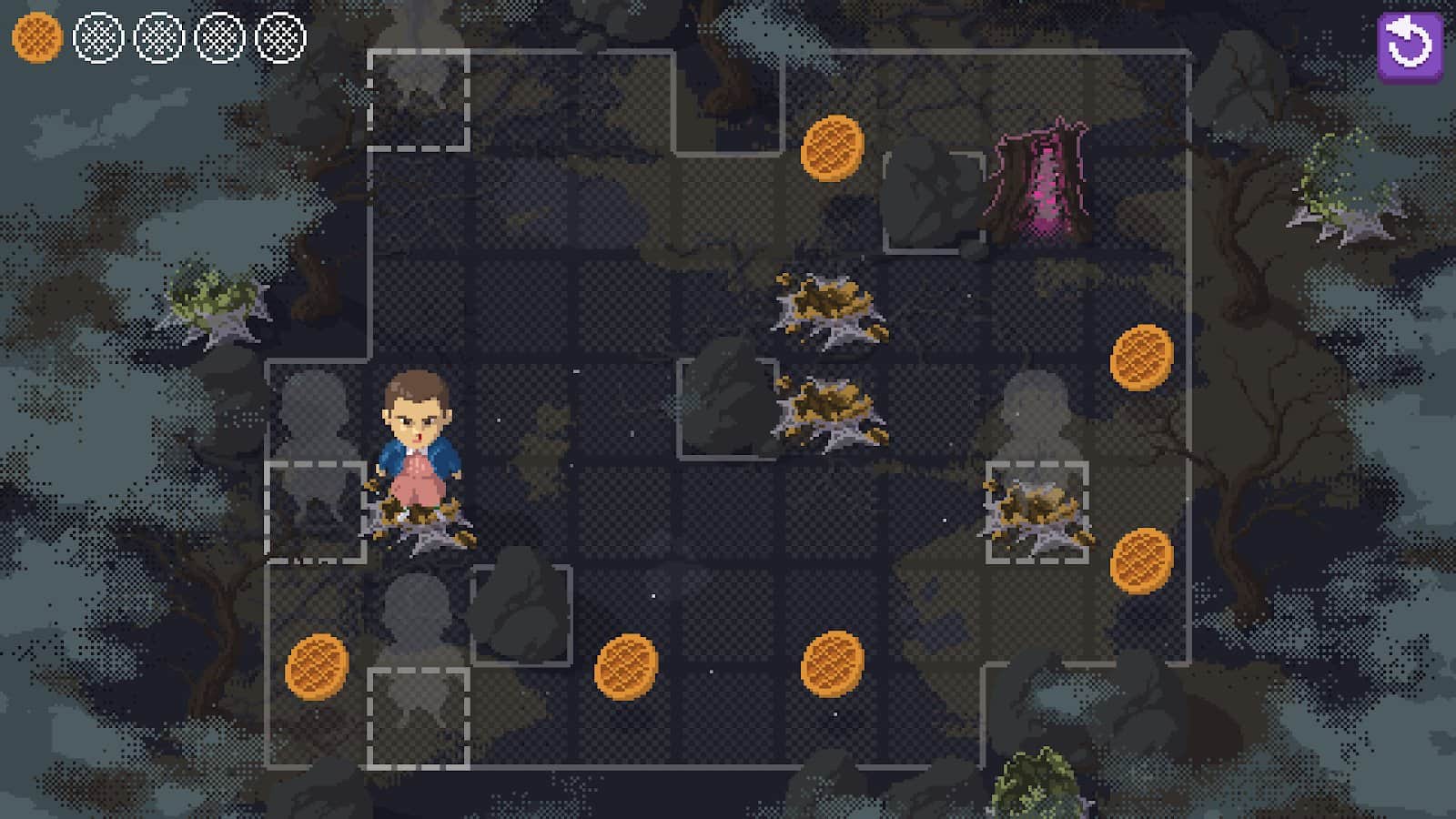The image size is (1456, 819).
Task: Click the dashed tile on the left edge
Action: (x=314, y=510)
